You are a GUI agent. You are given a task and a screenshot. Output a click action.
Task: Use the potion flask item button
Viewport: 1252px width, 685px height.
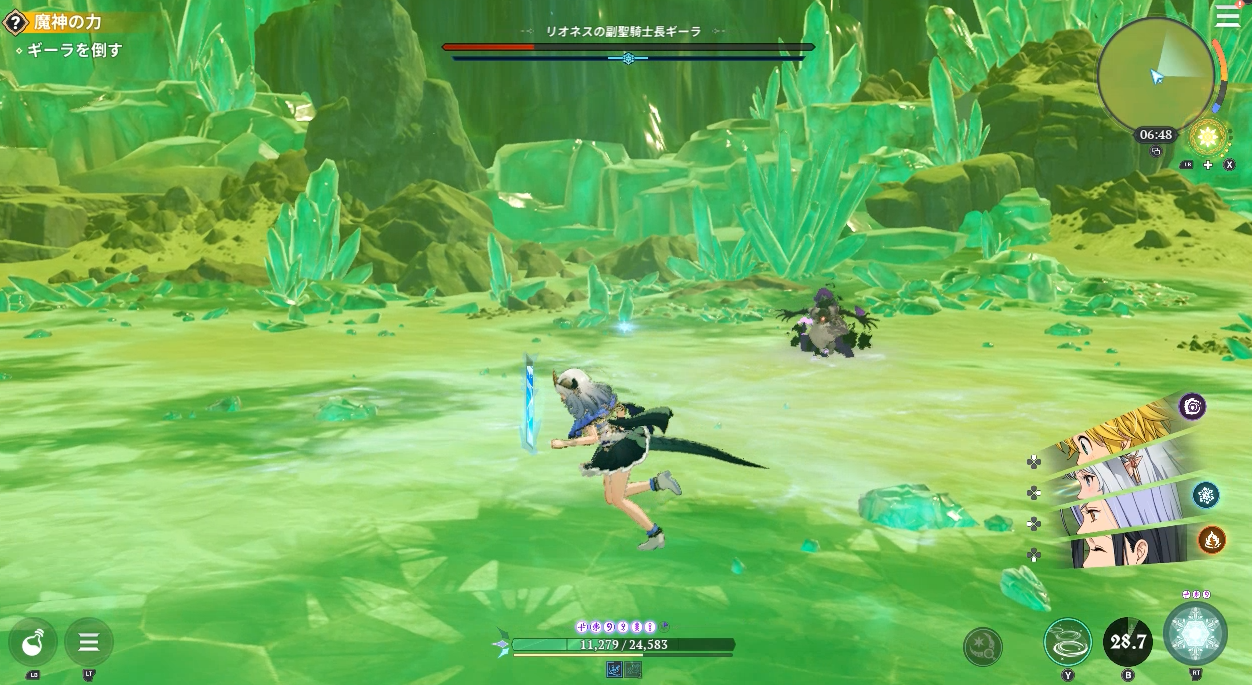pyautogui.click(x=32, y=642)
